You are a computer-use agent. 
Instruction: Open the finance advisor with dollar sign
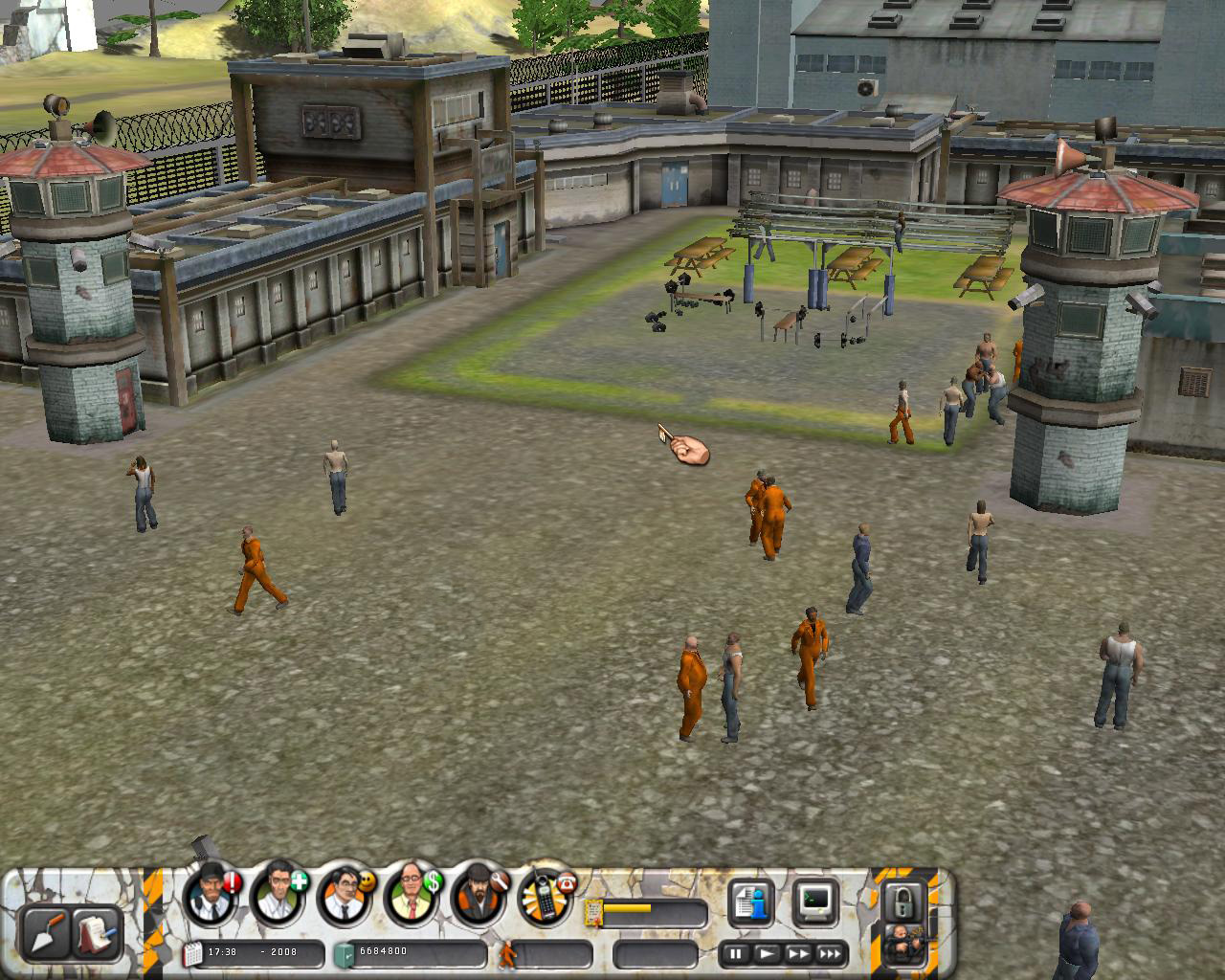click(413, 896)
